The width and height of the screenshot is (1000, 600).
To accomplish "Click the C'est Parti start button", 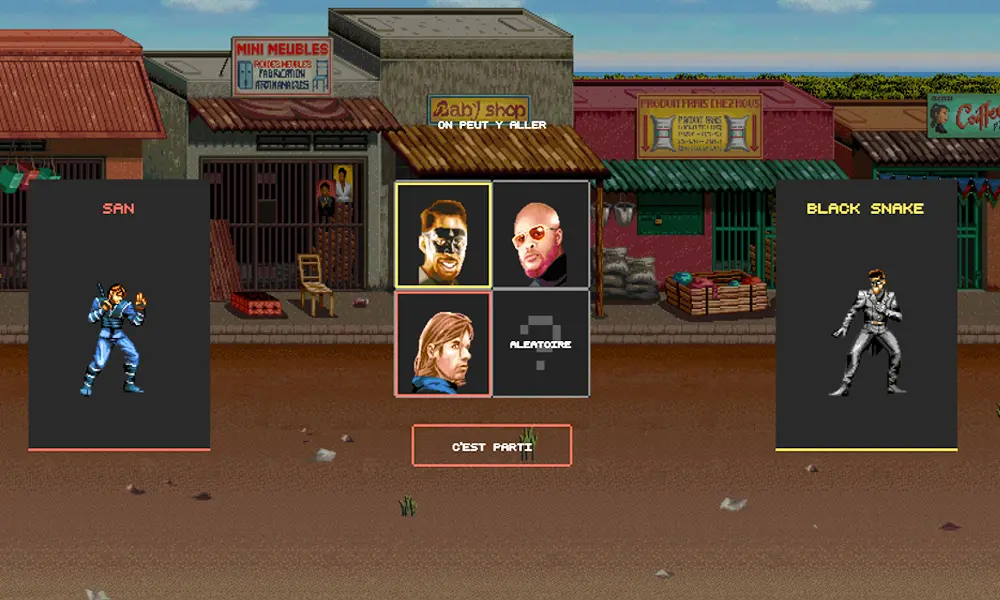I will 492,446.
